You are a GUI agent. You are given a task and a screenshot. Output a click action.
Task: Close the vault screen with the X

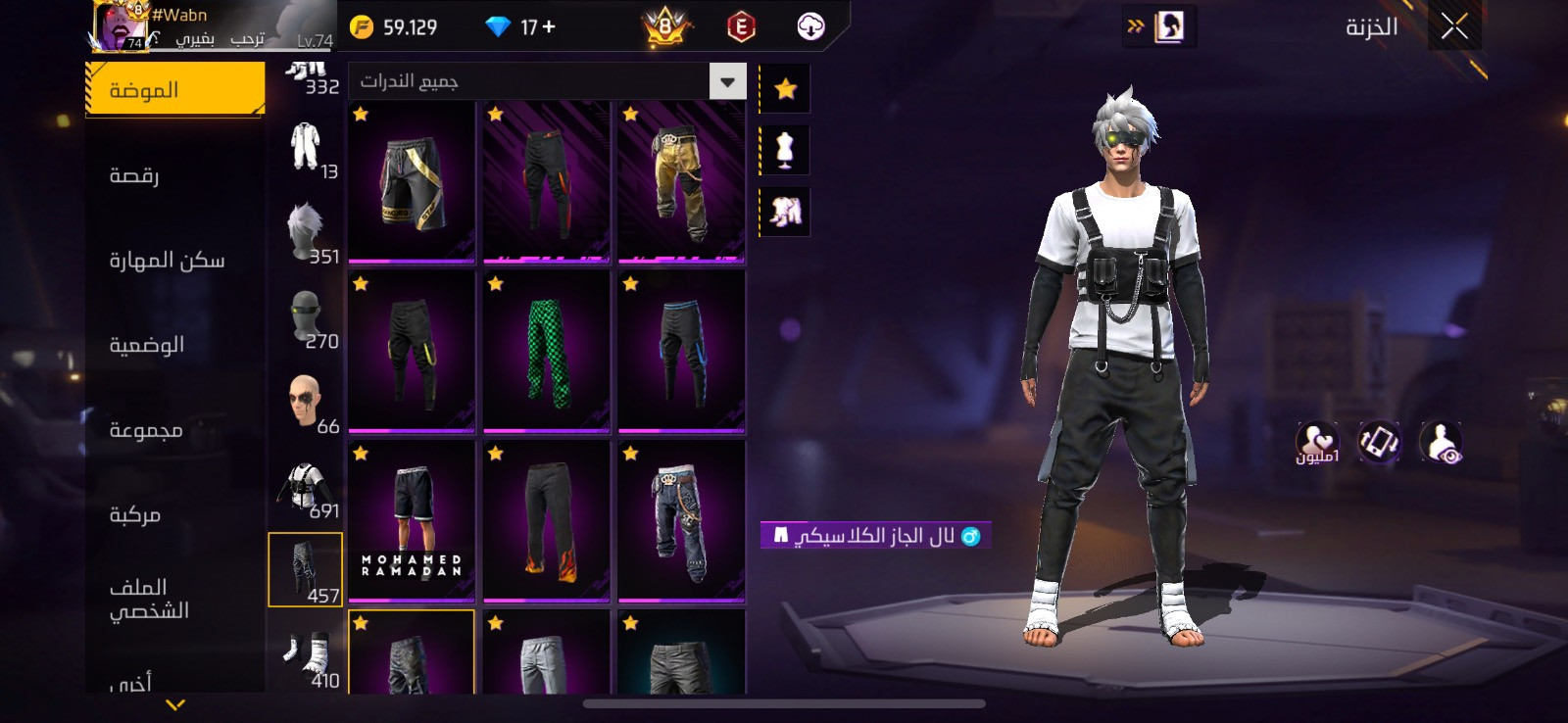(x=1454, y=26)
